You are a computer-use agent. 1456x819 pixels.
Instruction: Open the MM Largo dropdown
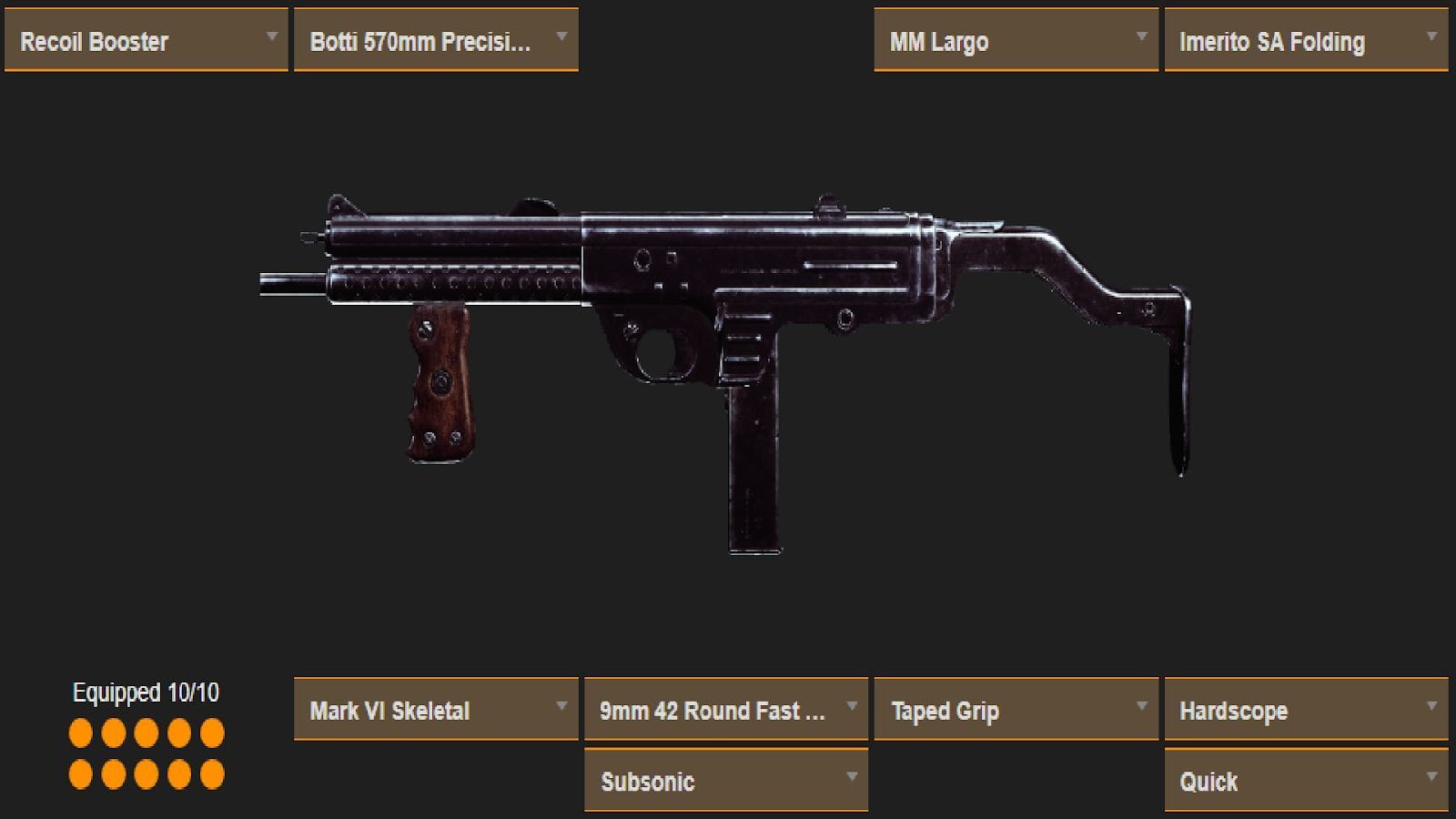(1015, 40)
